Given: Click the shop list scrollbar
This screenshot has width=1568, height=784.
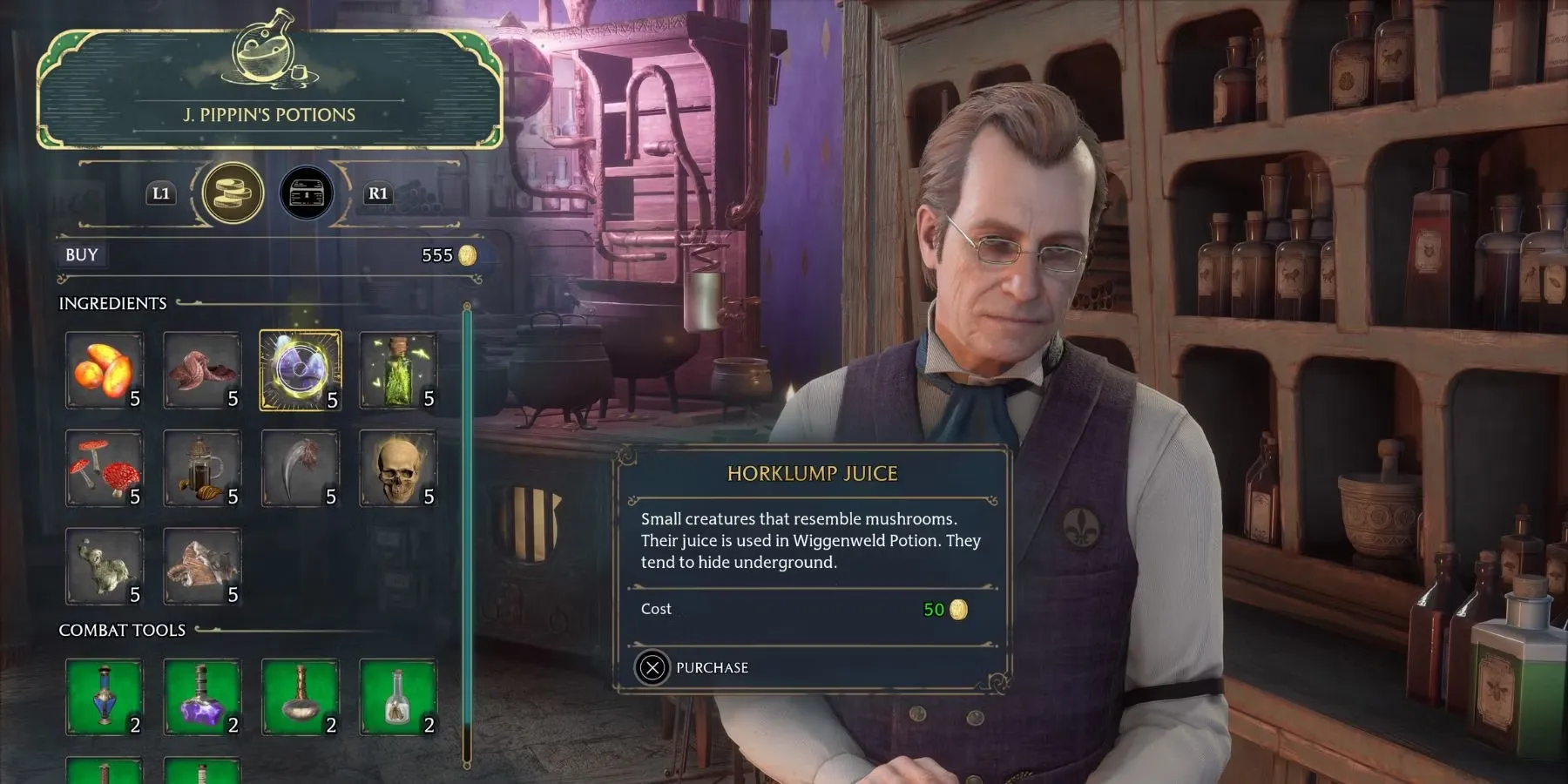Looking at the screenshot, I should tap(467, 523).
